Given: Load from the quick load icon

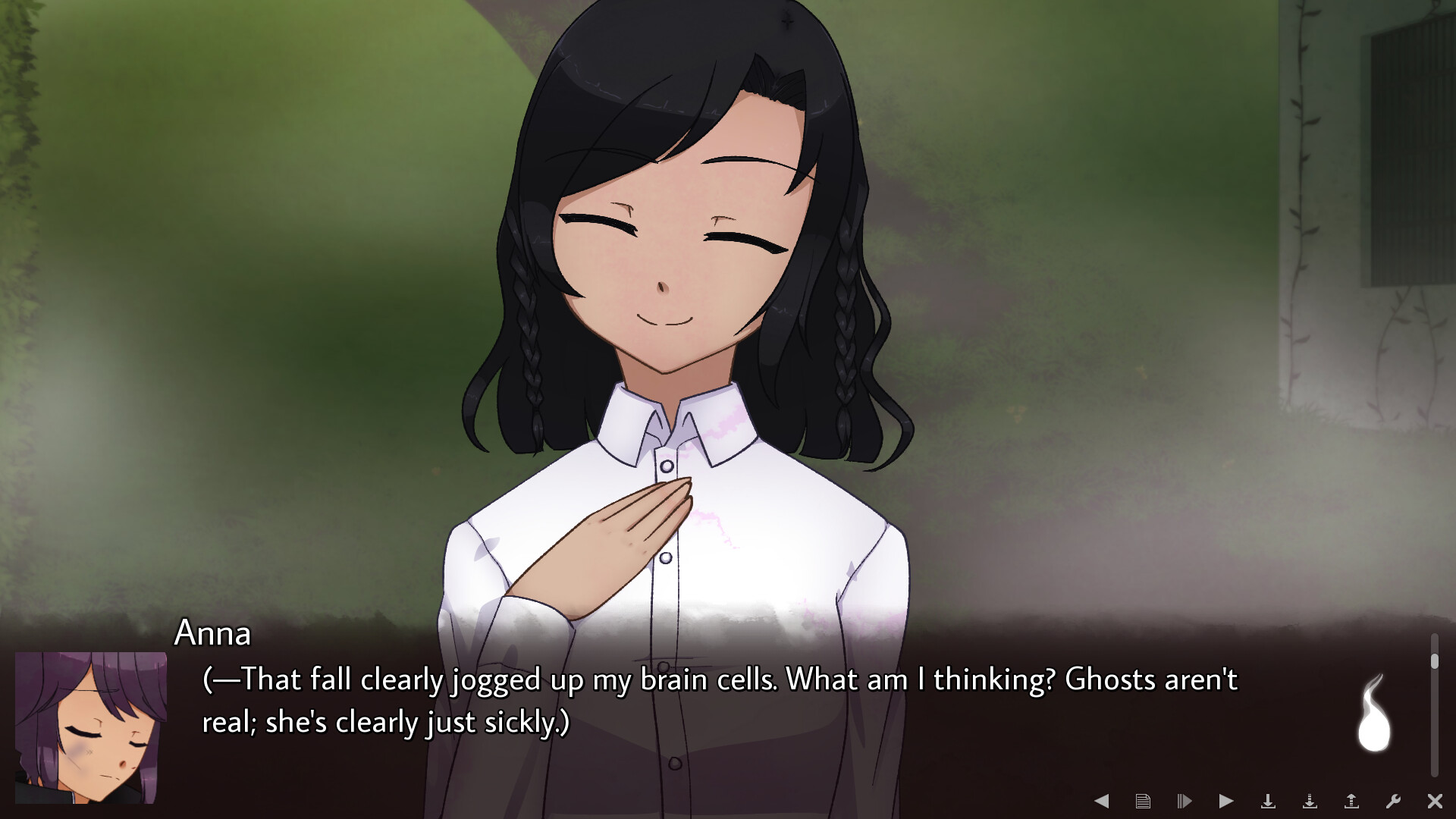Looking at the screenshot, I should point(1351,800).
